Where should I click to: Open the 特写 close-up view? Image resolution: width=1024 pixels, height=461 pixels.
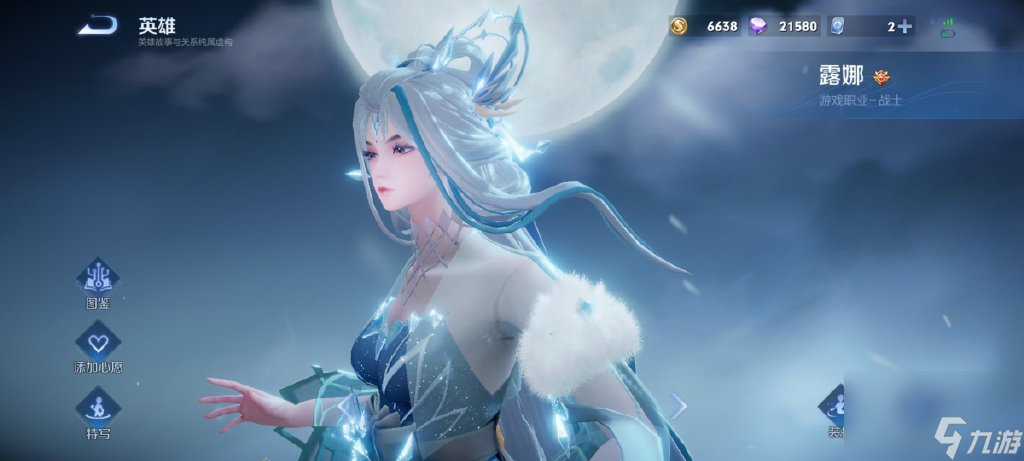98,408
